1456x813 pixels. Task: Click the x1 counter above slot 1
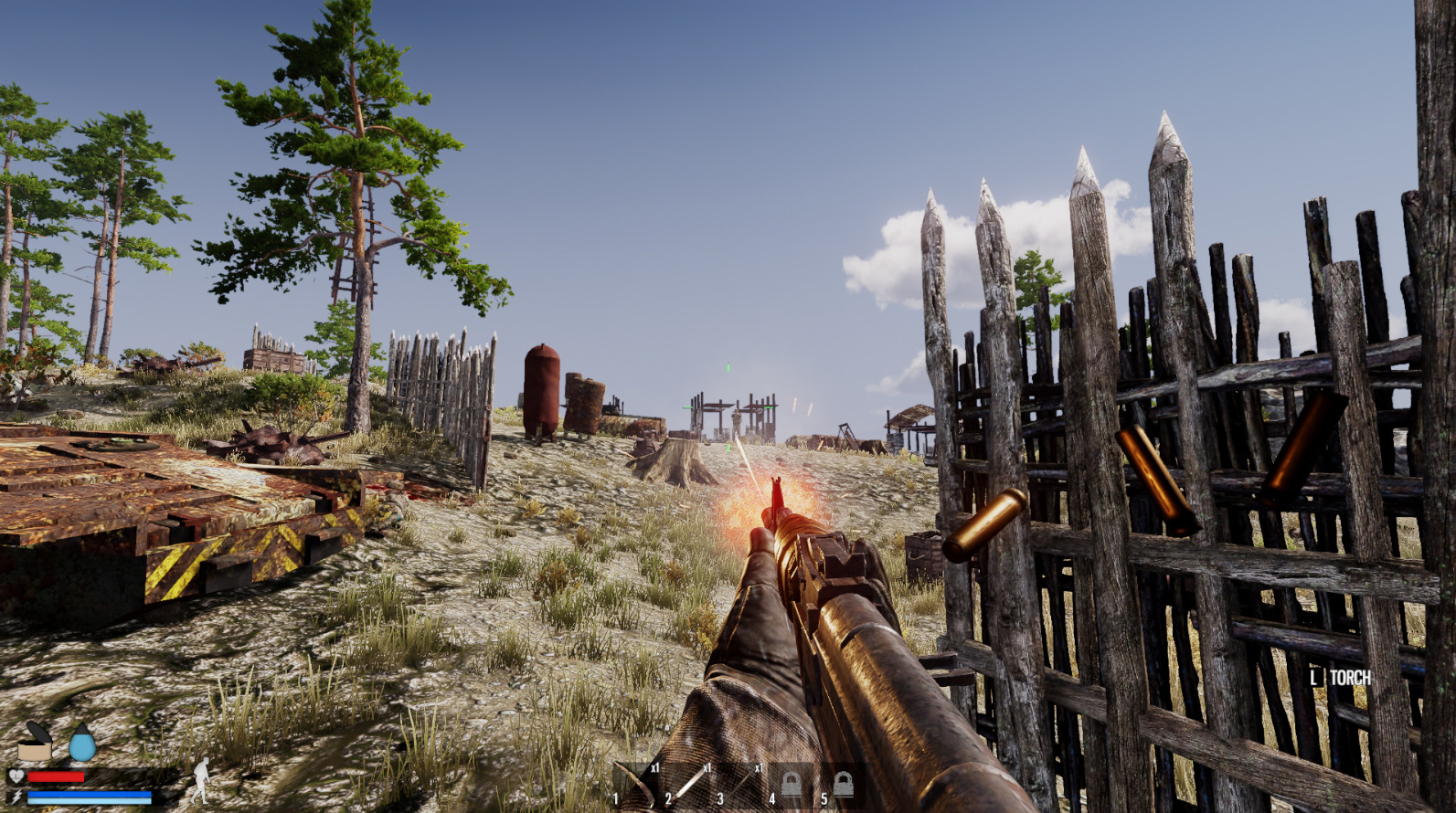pyautogui.click(x=655, y=768)
